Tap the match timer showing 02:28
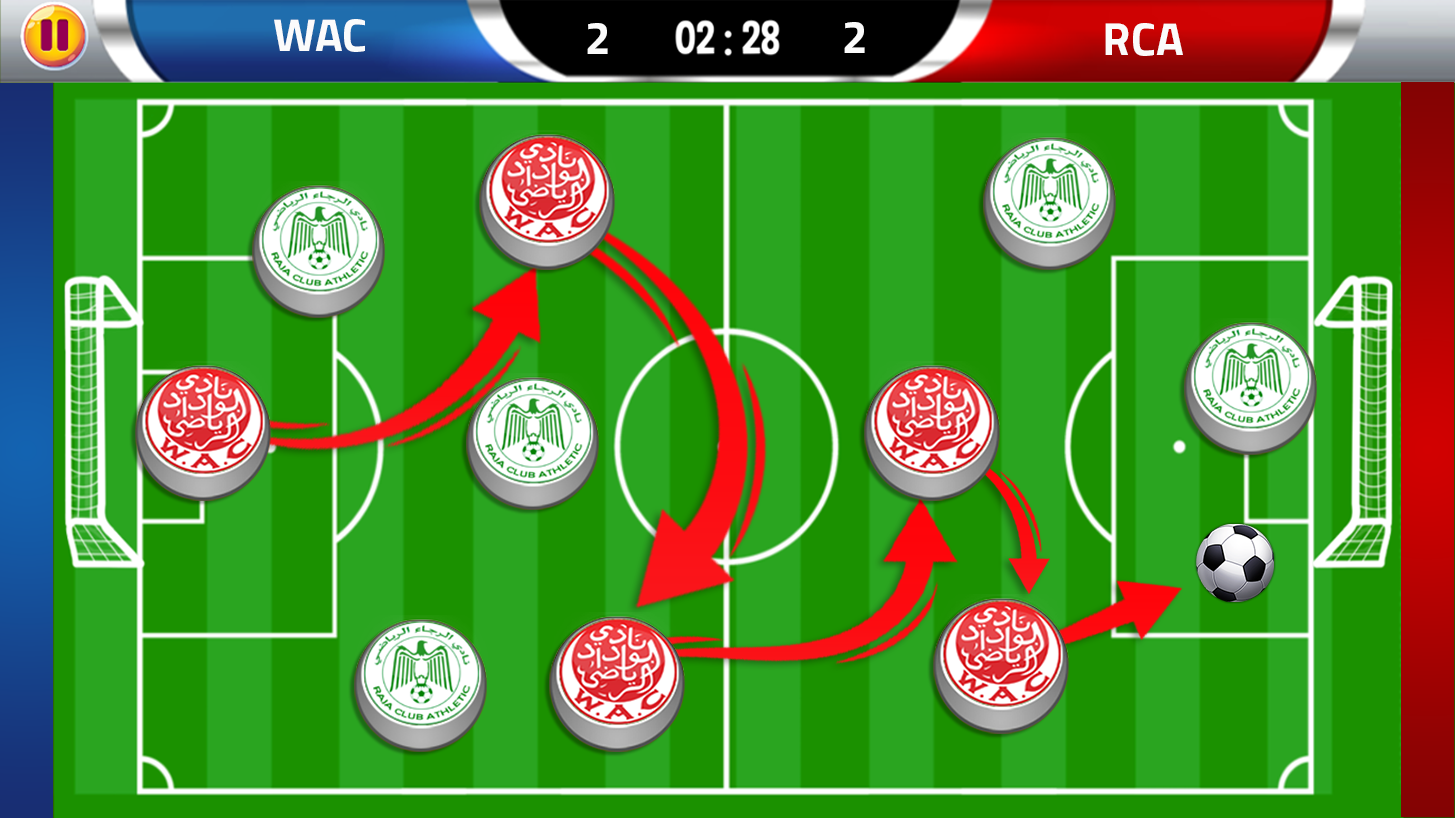This screenshot has width=1455, height=818. pyautogui.click(x=727, y=40)
